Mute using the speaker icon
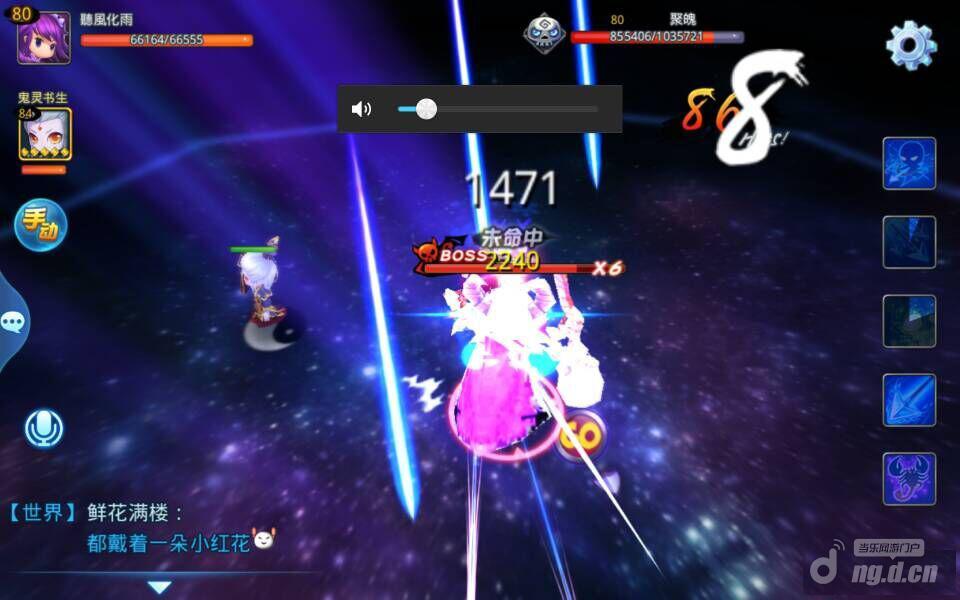 [x=362, y=109]
